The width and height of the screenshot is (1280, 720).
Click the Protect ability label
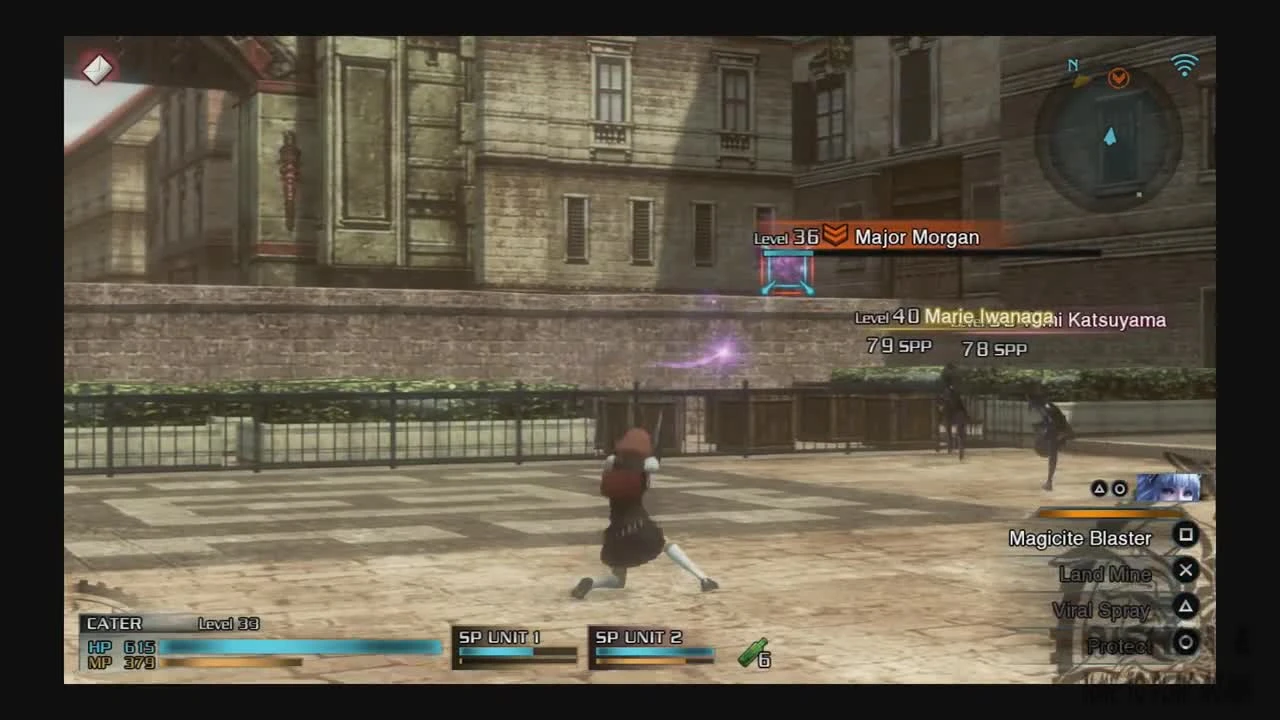1118,645
